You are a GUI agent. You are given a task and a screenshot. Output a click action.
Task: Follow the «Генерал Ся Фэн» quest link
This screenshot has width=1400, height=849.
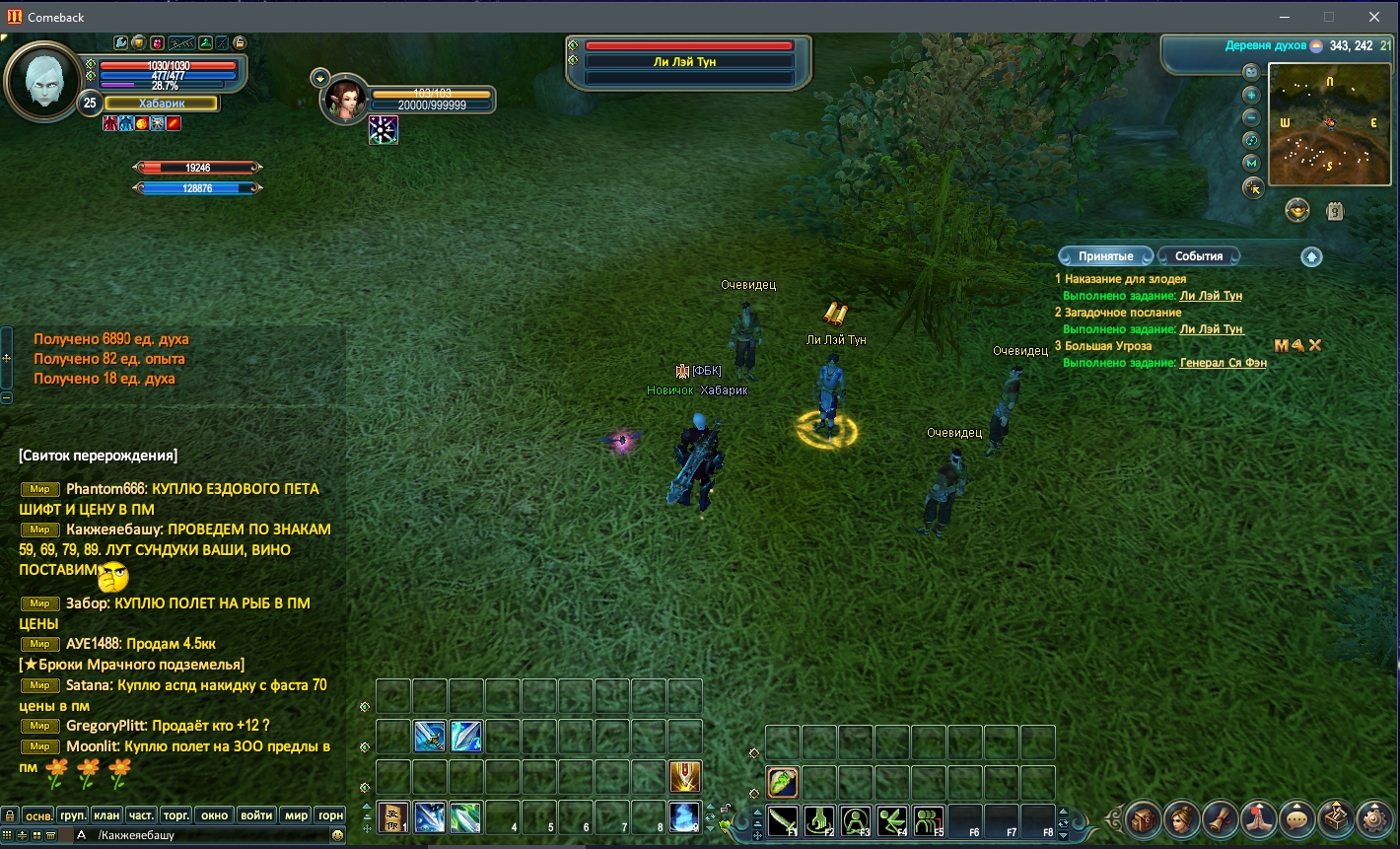[1223, 363]
